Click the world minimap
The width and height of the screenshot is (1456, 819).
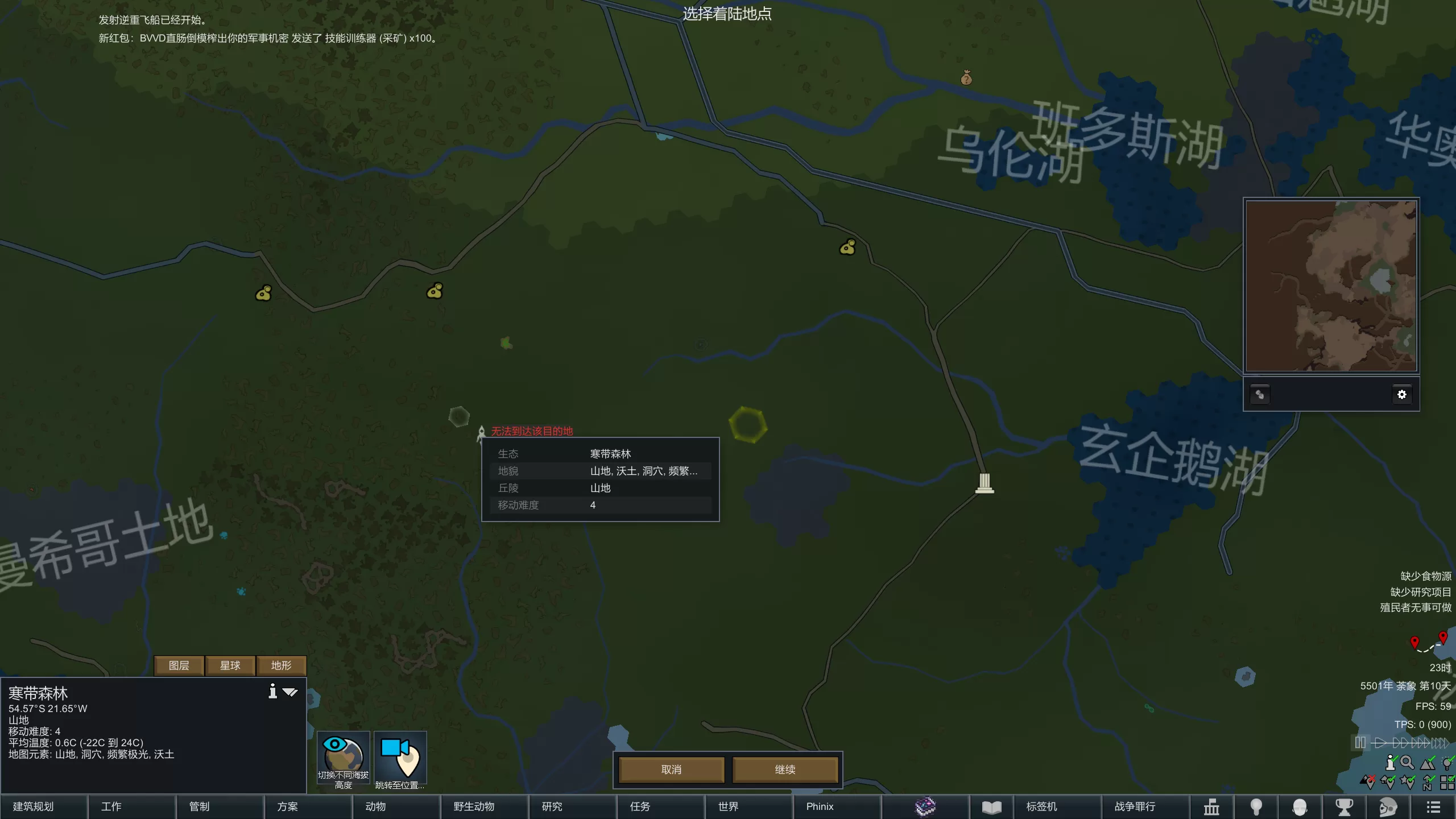coord(1331,286)
